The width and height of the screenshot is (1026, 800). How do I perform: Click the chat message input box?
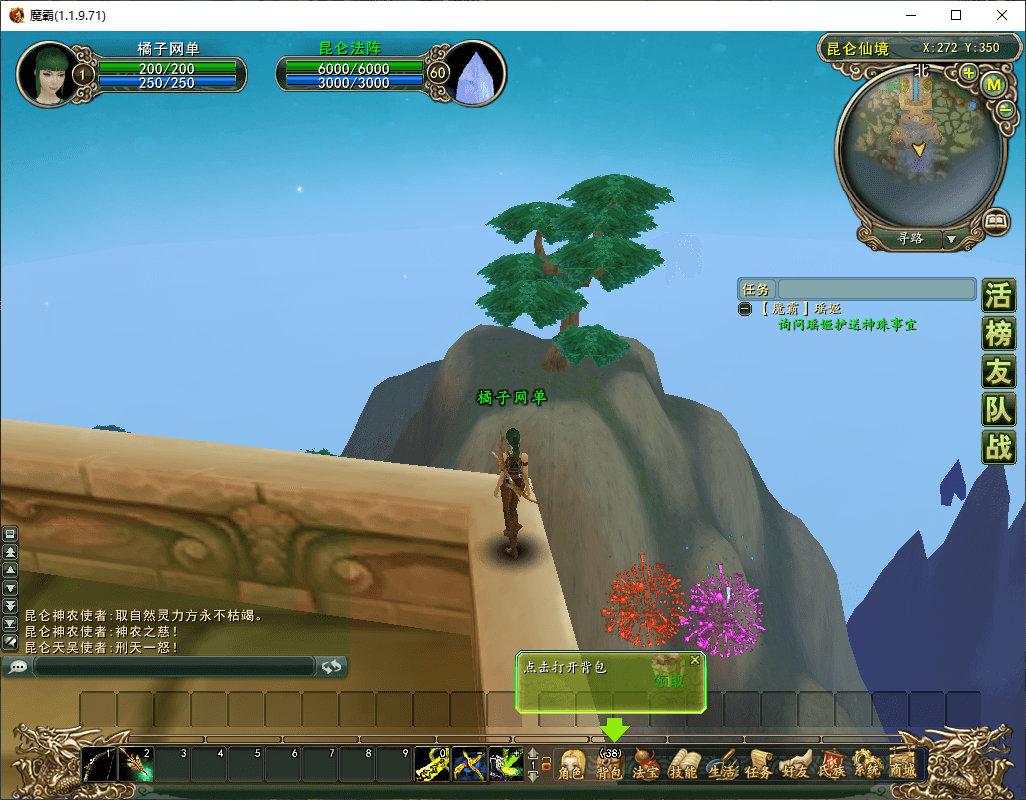(175, 666)
